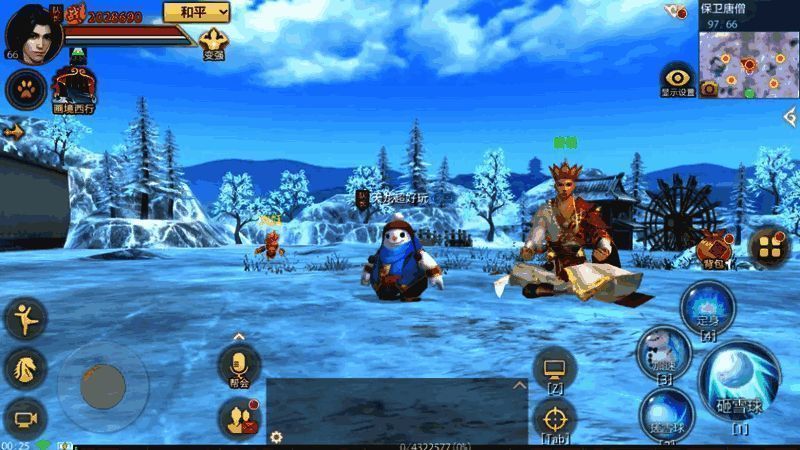Tap the 帮会 guild voice microphone

point(239,364)
